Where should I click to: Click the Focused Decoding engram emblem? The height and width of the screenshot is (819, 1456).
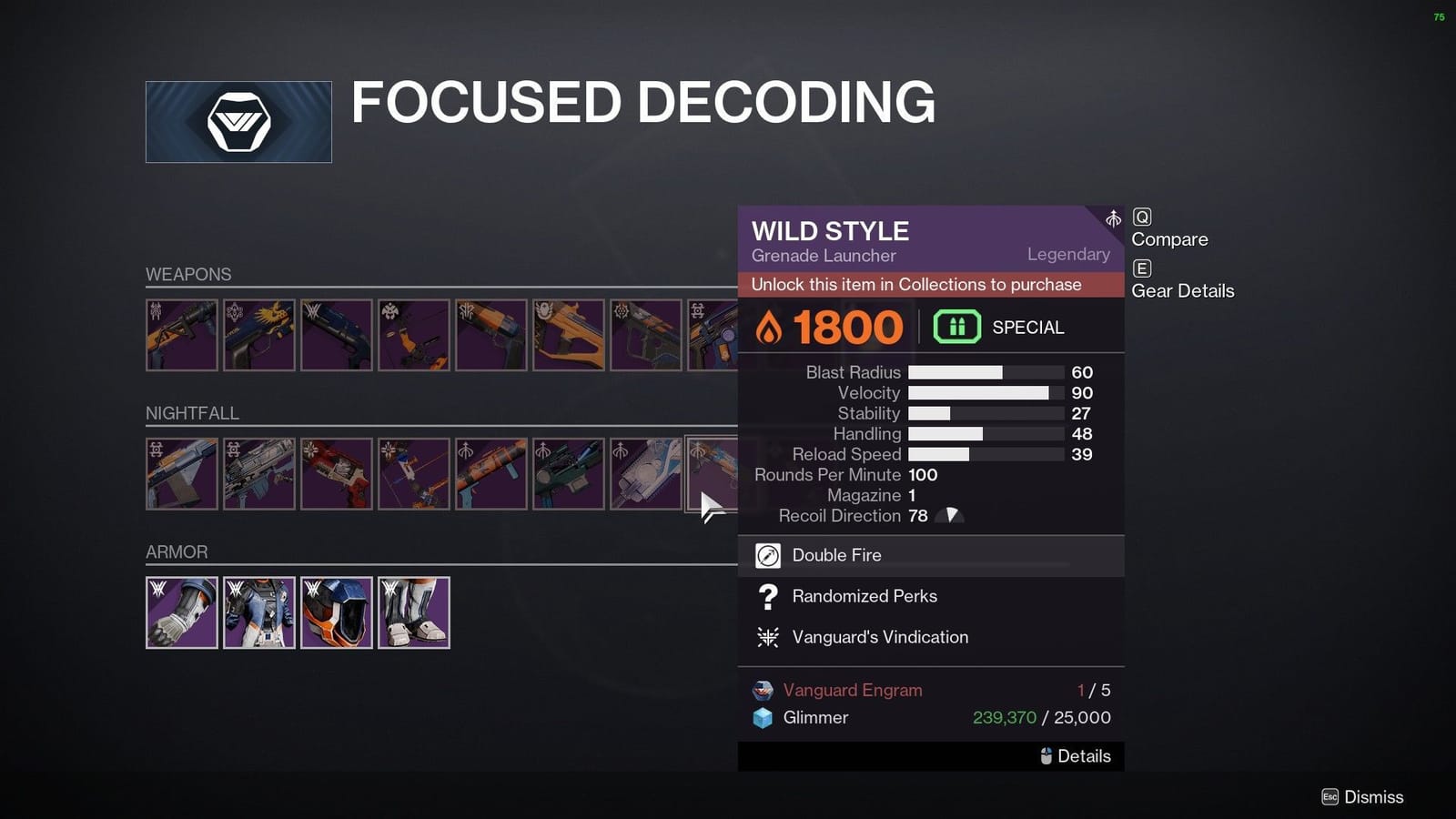(x=238, y=121)
